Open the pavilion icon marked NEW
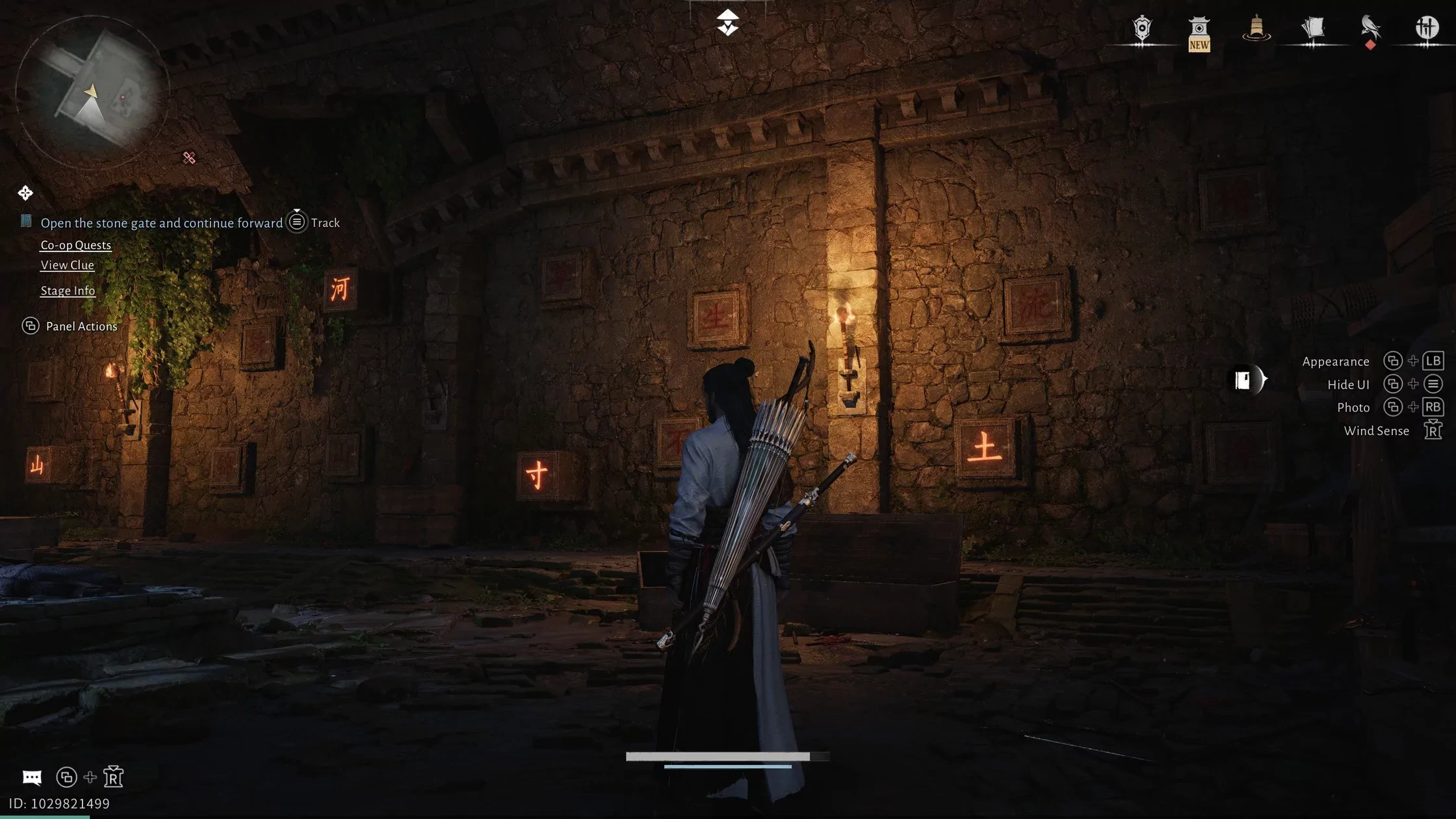 (x=1199, y=32)
